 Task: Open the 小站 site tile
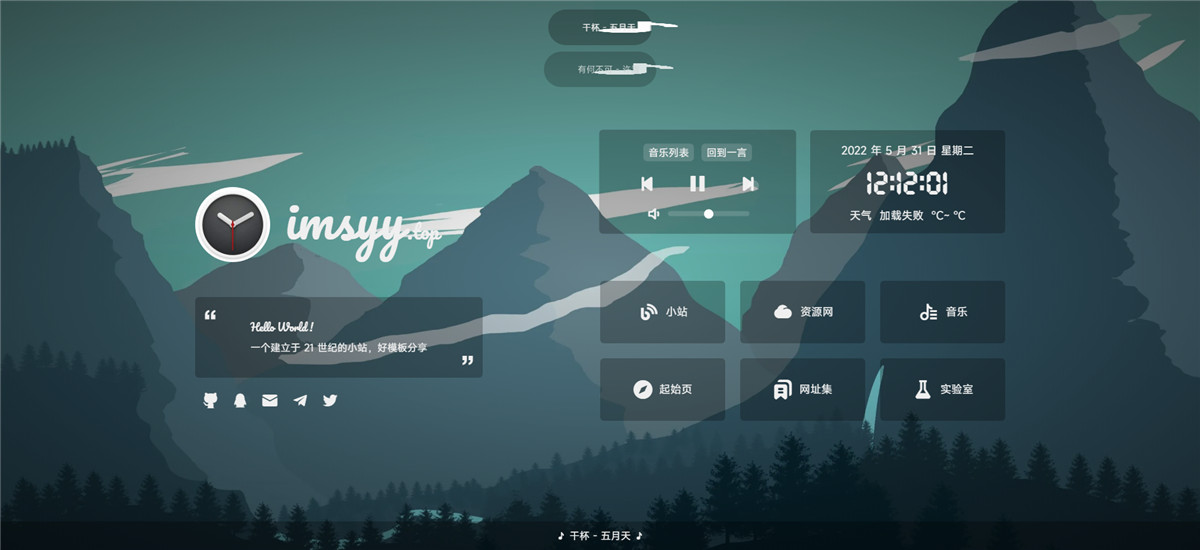(662, 312)
